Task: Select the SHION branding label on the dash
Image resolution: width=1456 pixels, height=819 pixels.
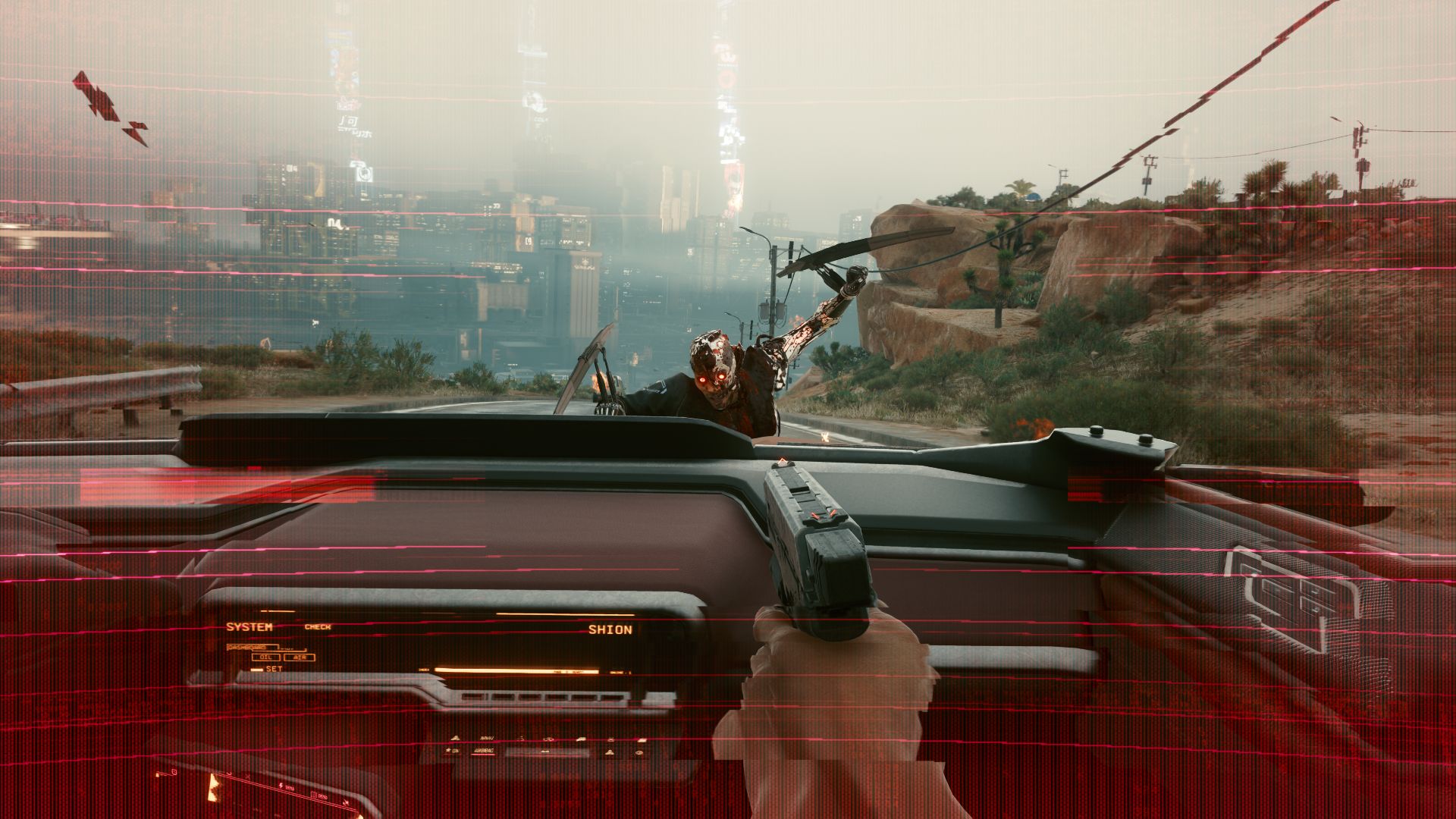Action: pyautogui.click(x=611, y=629)
